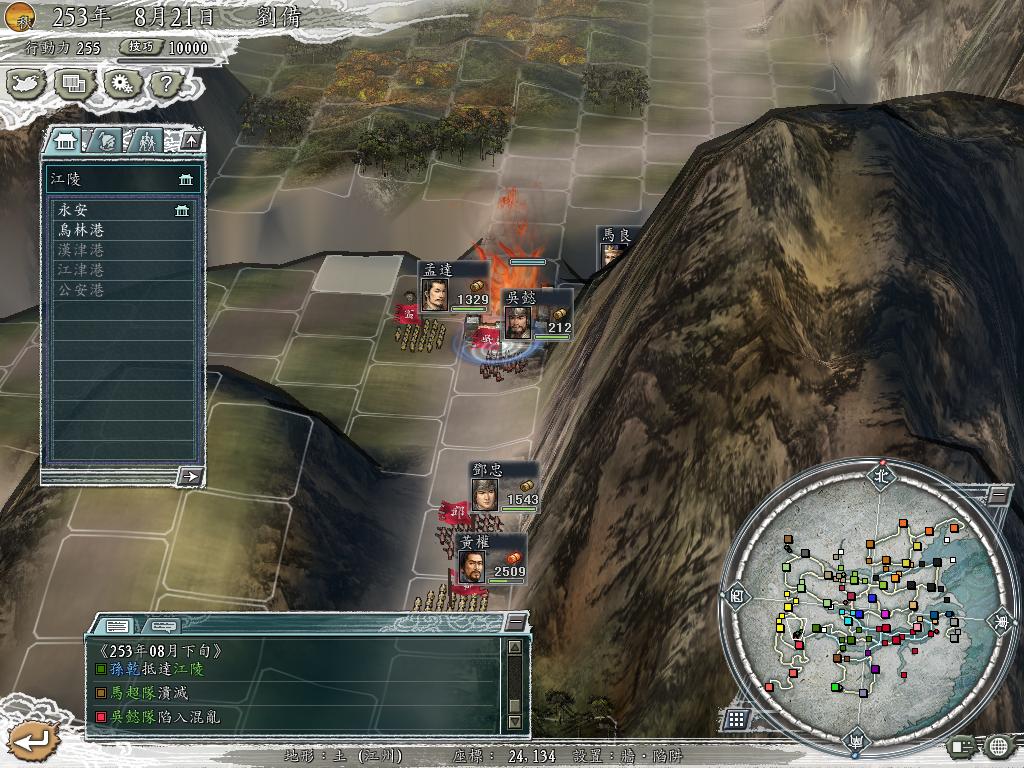Collapse the city list panel with up arrow
Viewport: 1024px width, 768px height.
pyautogui.click(x=191, y=140)
